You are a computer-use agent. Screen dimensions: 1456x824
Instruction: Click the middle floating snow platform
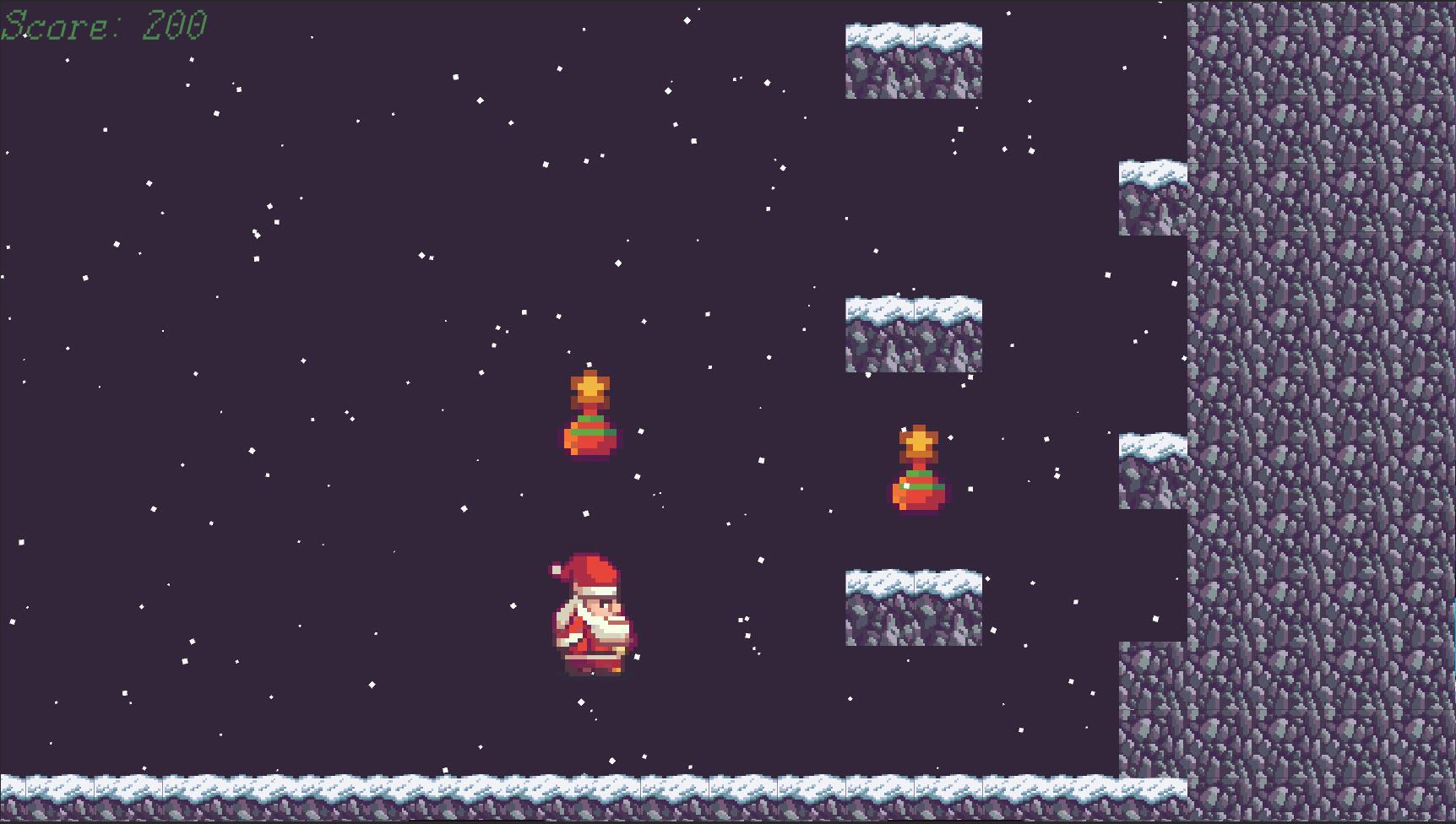tap(912, 333)
